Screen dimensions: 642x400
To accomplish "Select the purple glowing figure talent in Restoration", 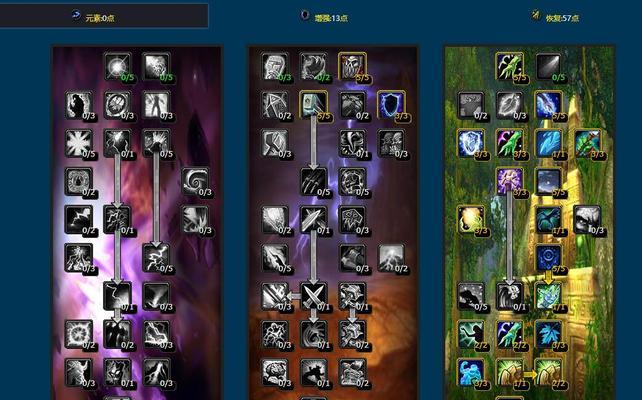I will click(510, 180).
